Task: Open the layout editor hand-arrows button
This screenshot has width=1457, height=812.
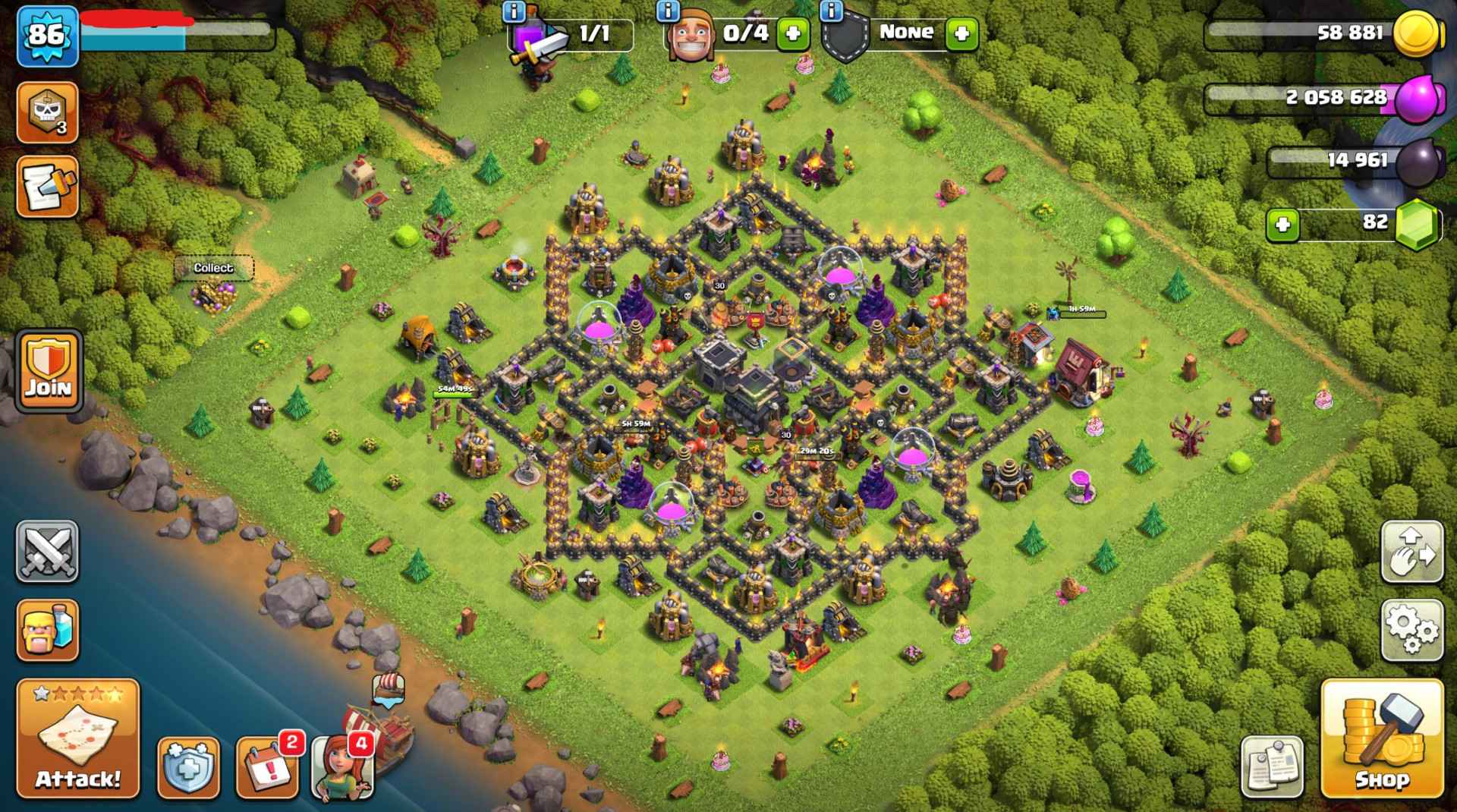Action: [x=1411, y=552]
